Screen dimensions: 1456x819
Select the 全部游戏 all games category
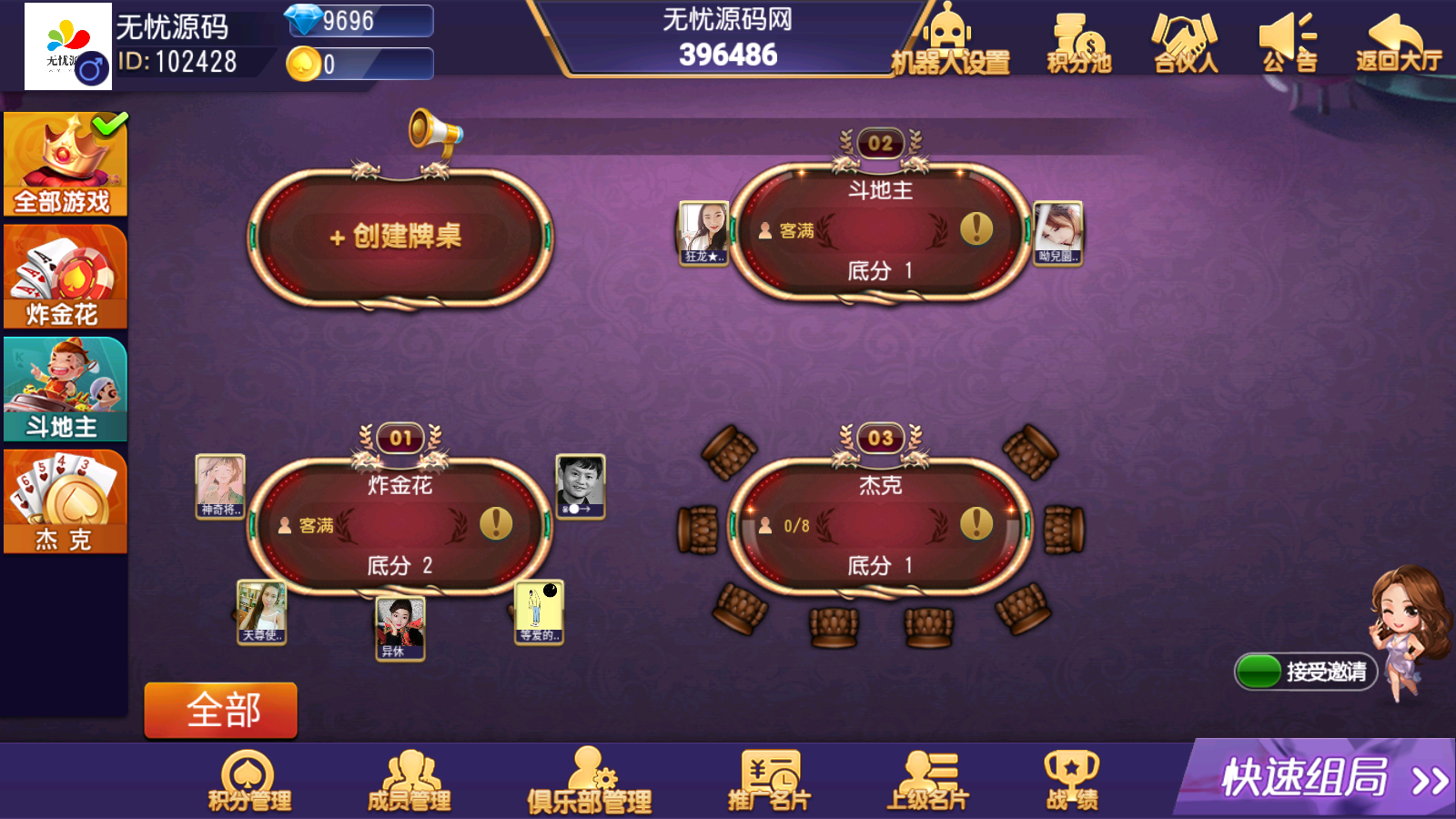click(64, 164)
